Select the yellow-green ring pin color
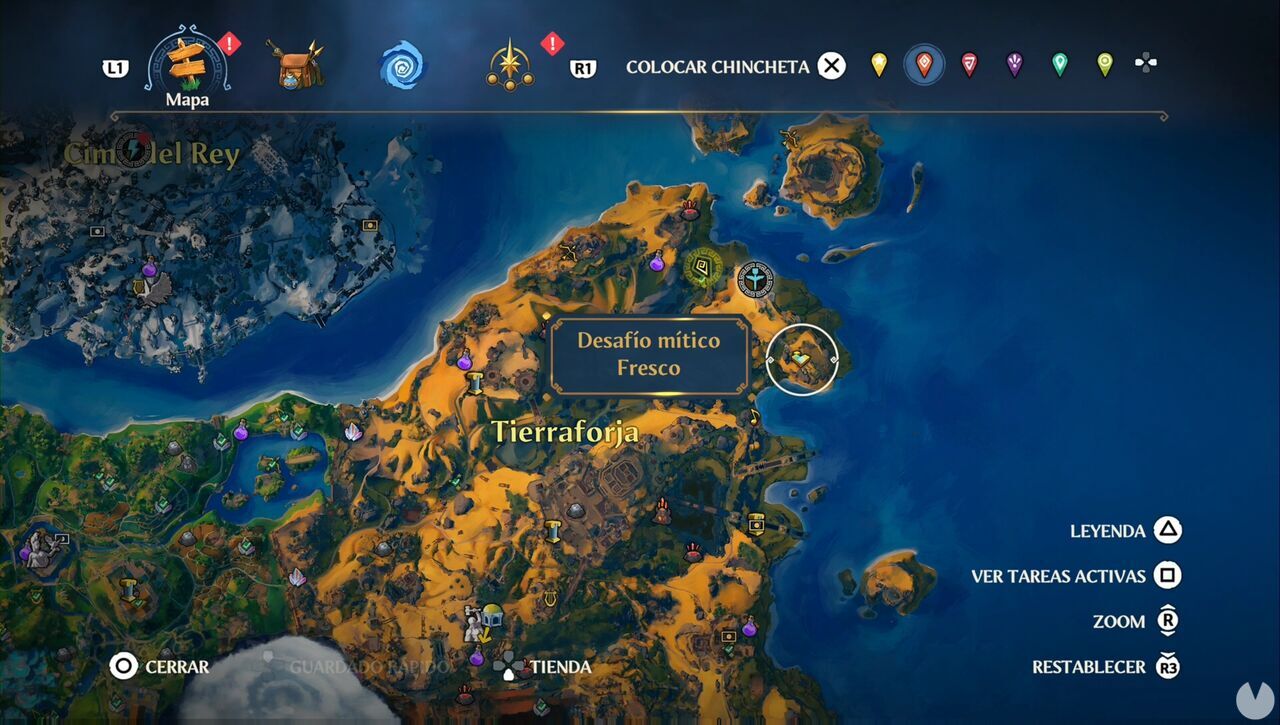This screenshot has height=725, width=1280. tap(1103, 63)
